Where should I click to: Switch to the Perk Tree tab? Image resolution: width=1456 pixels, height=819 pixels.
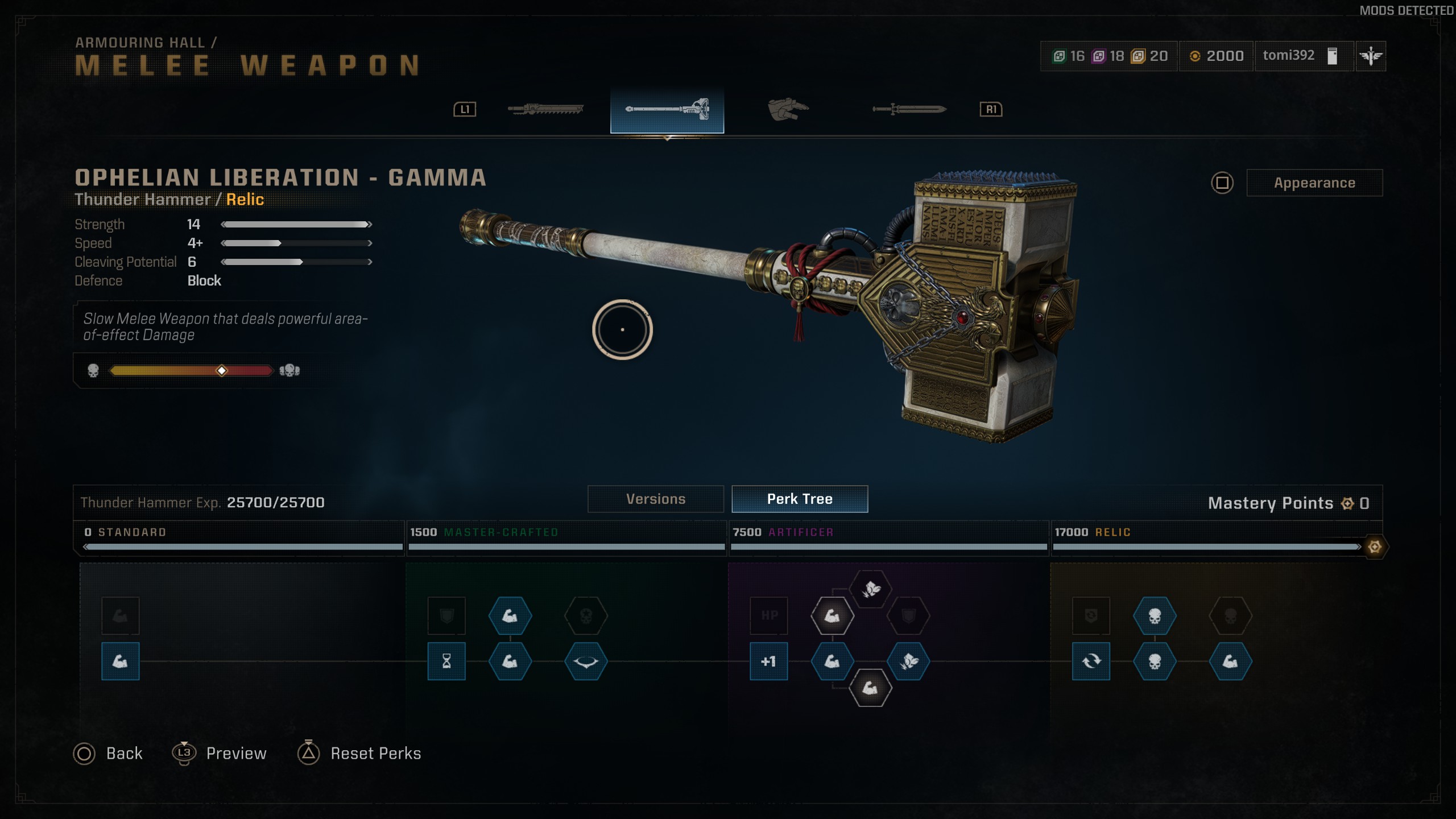point(800,499)
